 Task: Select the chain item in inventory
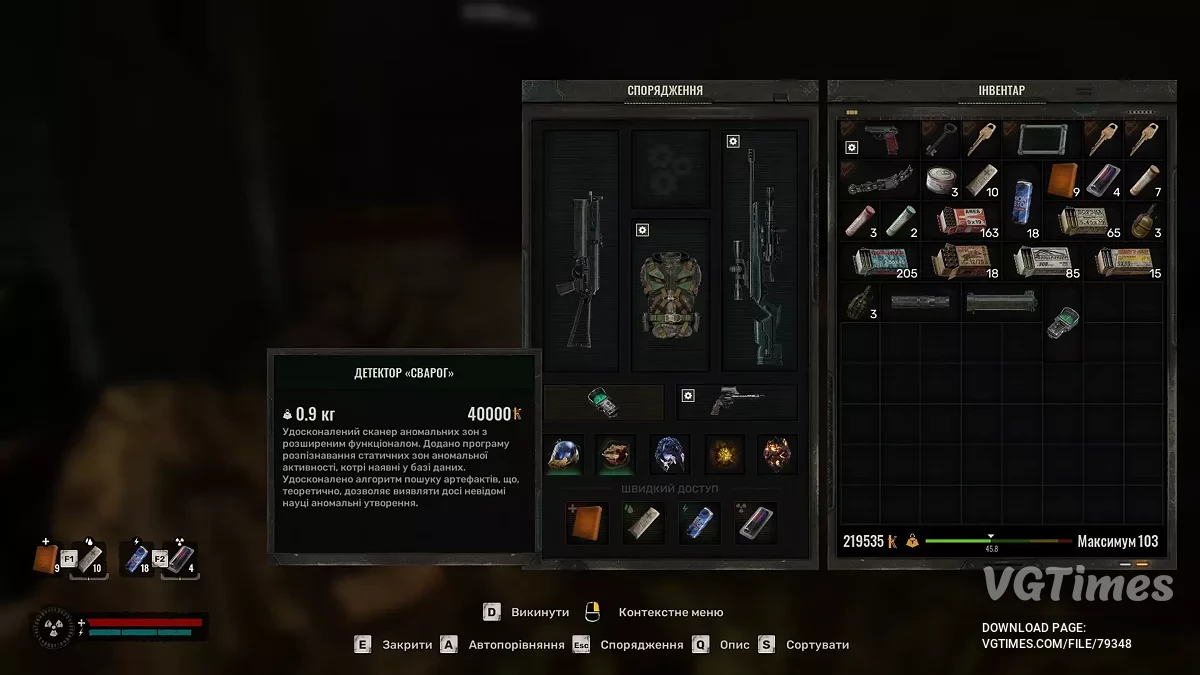click(879, 181)
